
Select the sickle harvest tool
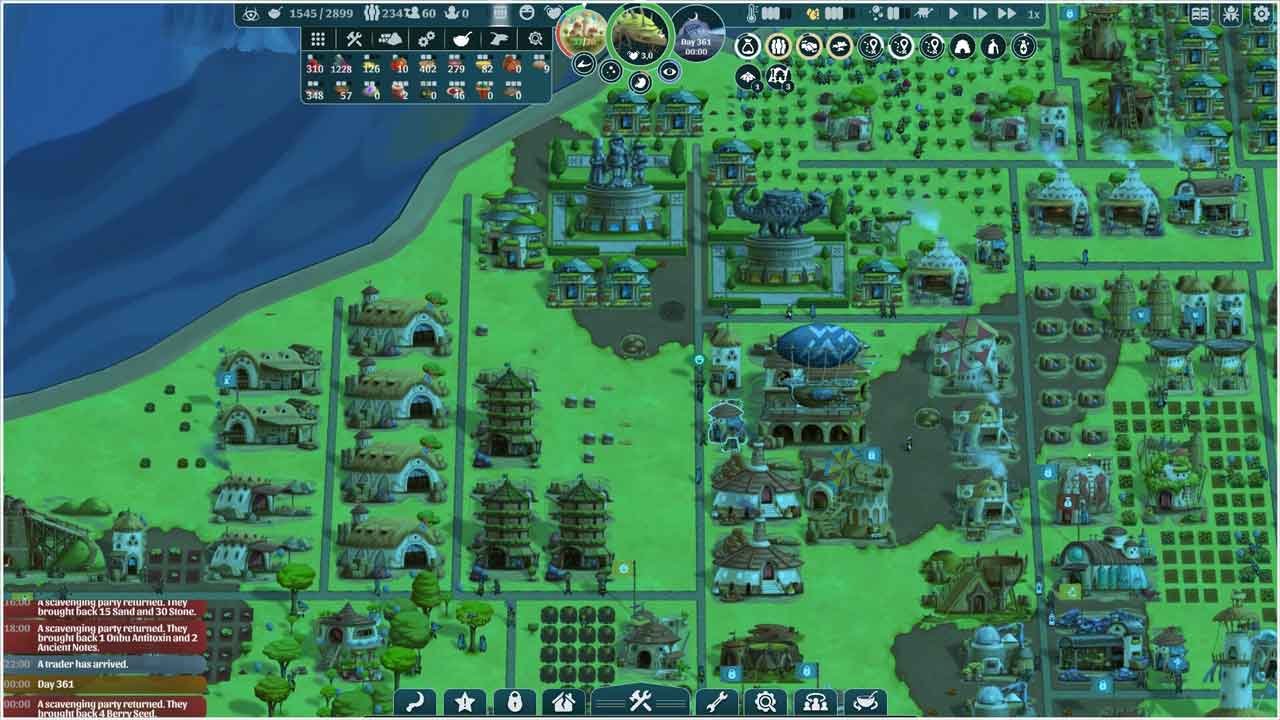(414, 702)
